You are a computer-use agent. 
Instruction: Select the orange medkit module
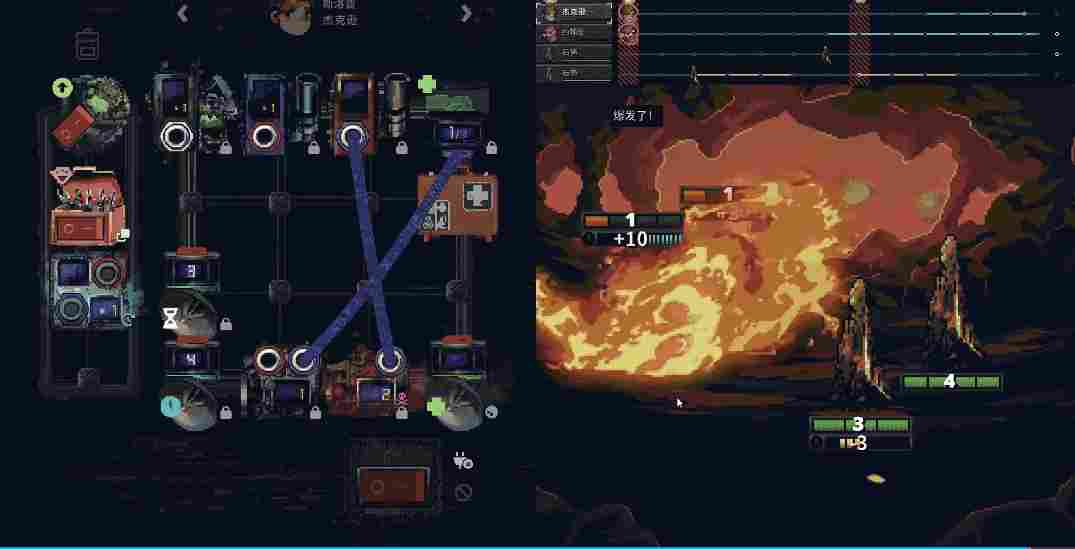pos(444,203)
